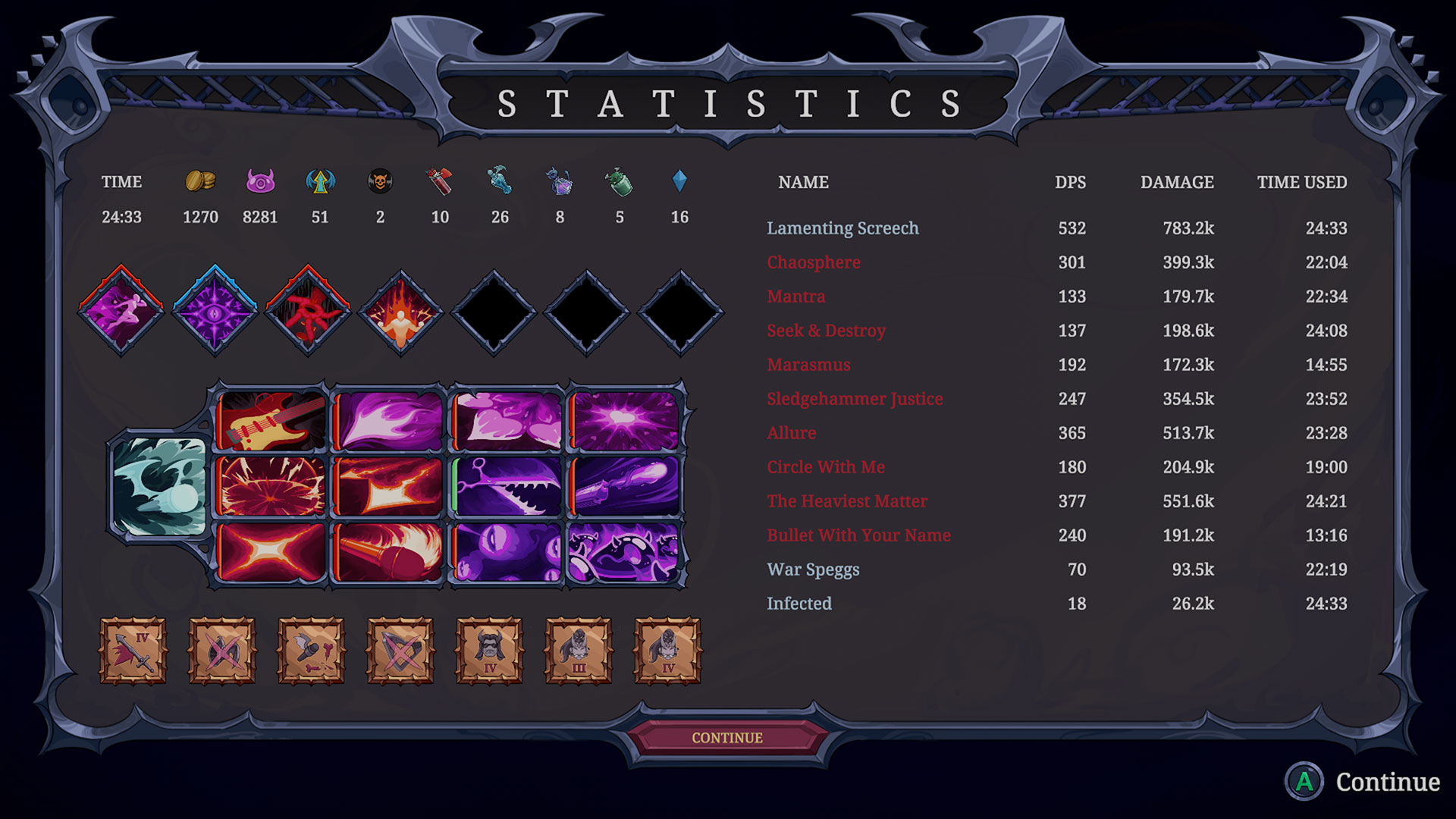Select the Bullet With Your Name row
This screenshot has height=819, width=1456.
tap(858, 535)
